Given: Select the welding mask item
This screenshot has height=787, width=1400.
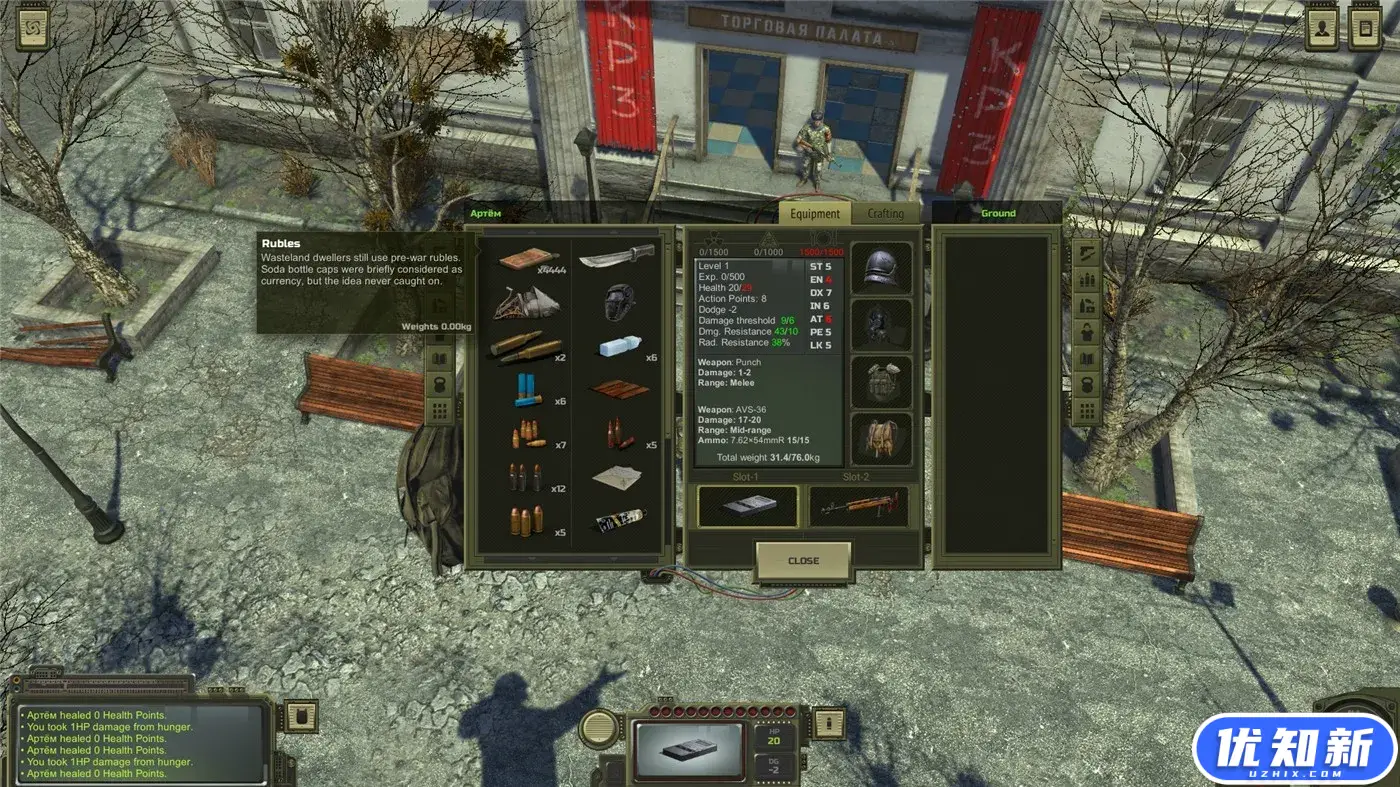Looking at the screenshot, I should coord(619,301).
